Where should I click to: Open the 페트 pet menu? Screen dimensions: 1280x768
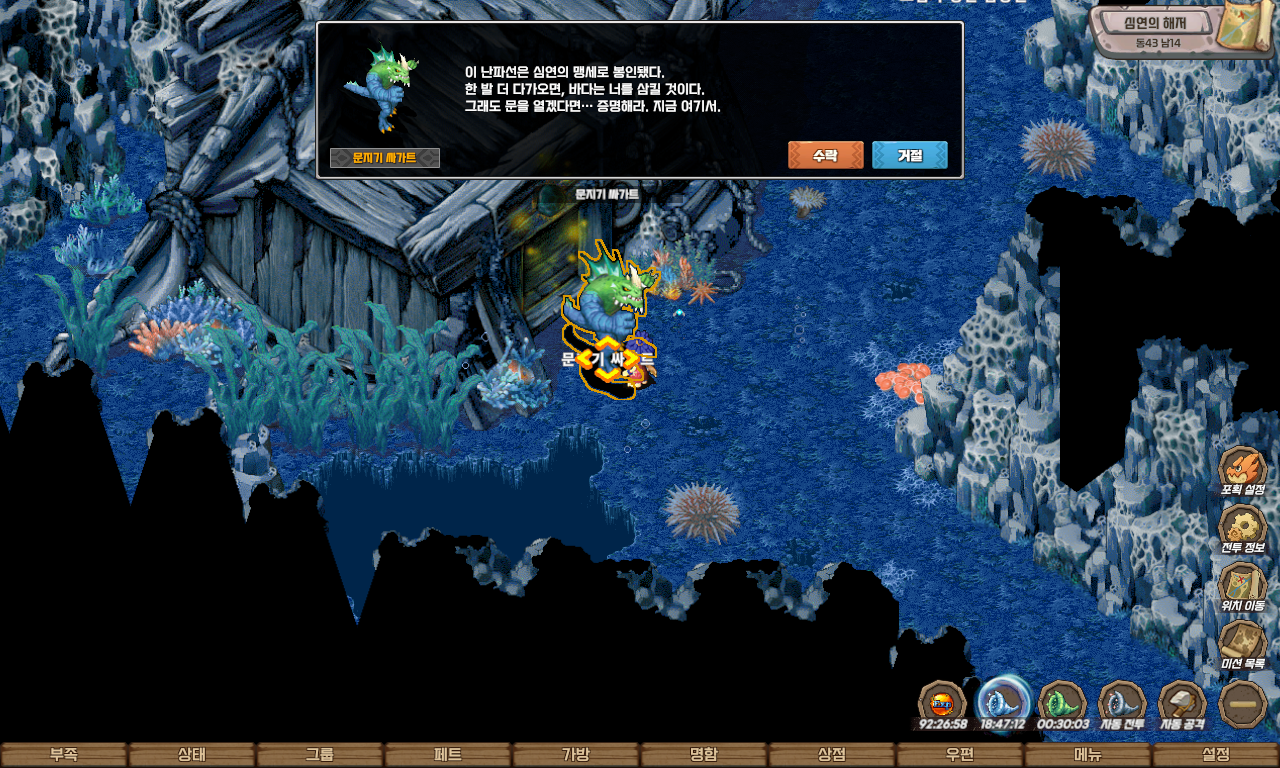coord(448,755)
